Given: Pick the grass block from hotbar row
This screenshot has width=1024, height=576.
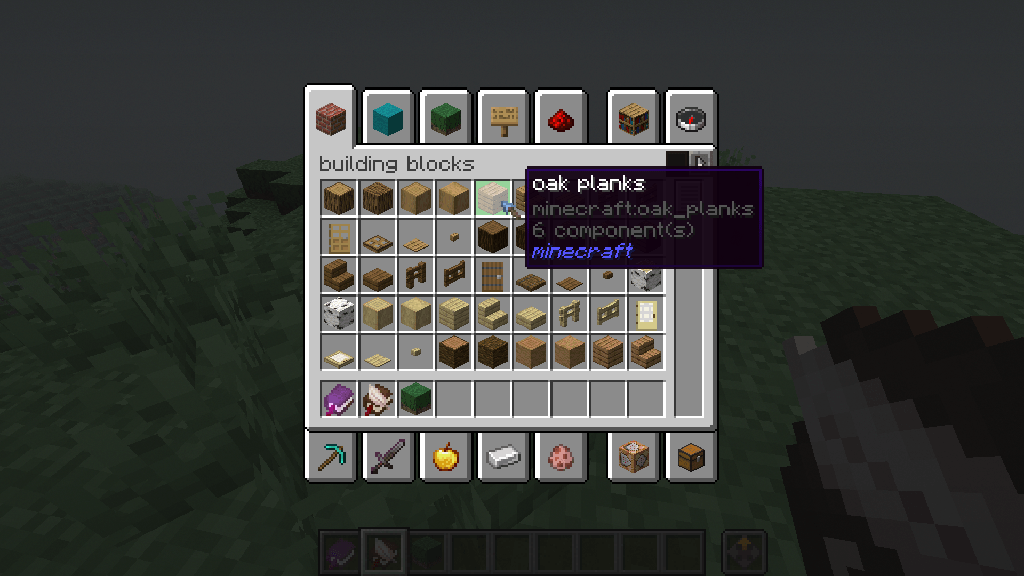Looking at the screenshot, I should [415, 399].
